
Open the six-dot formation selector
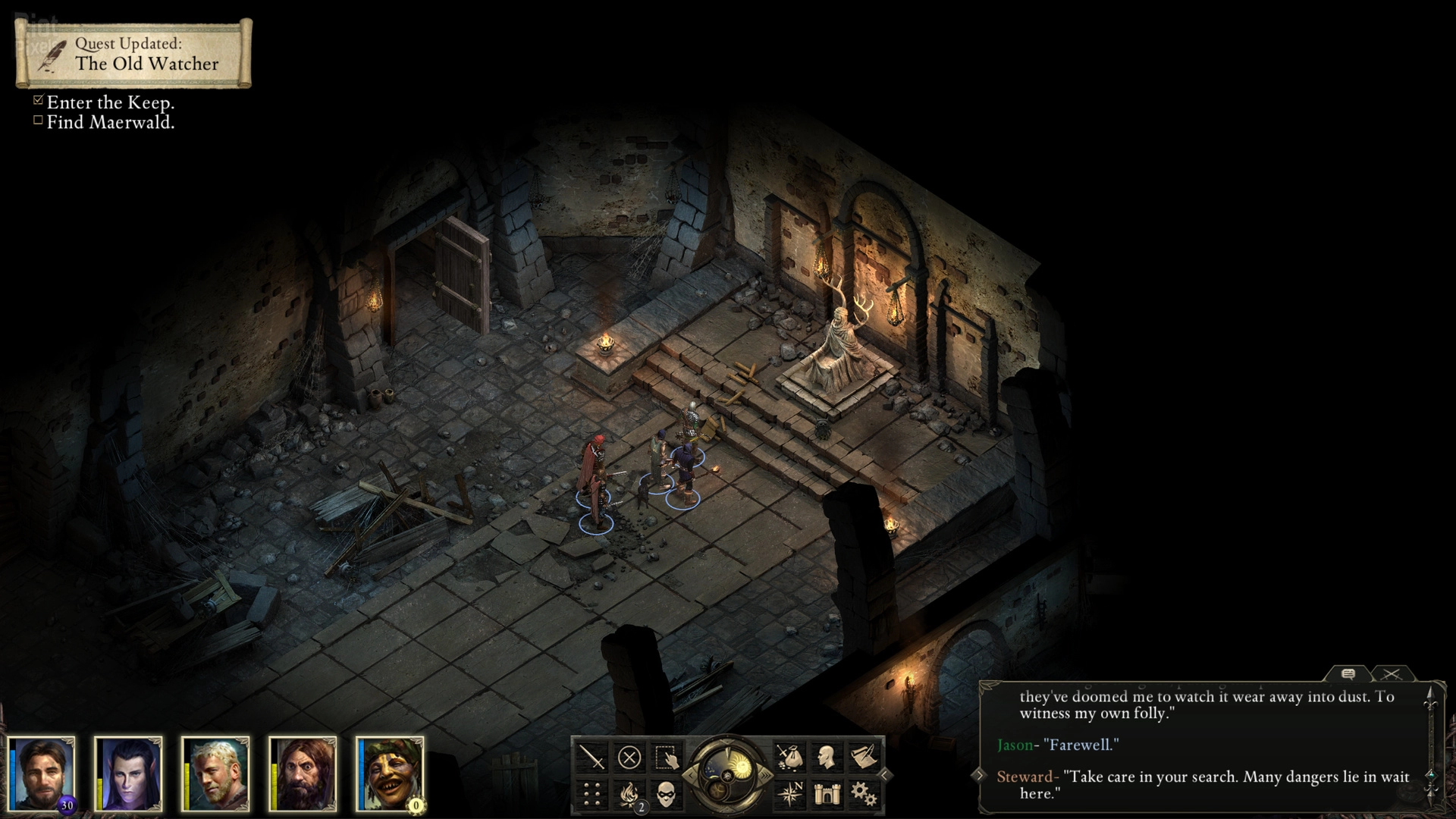(591, 794)
